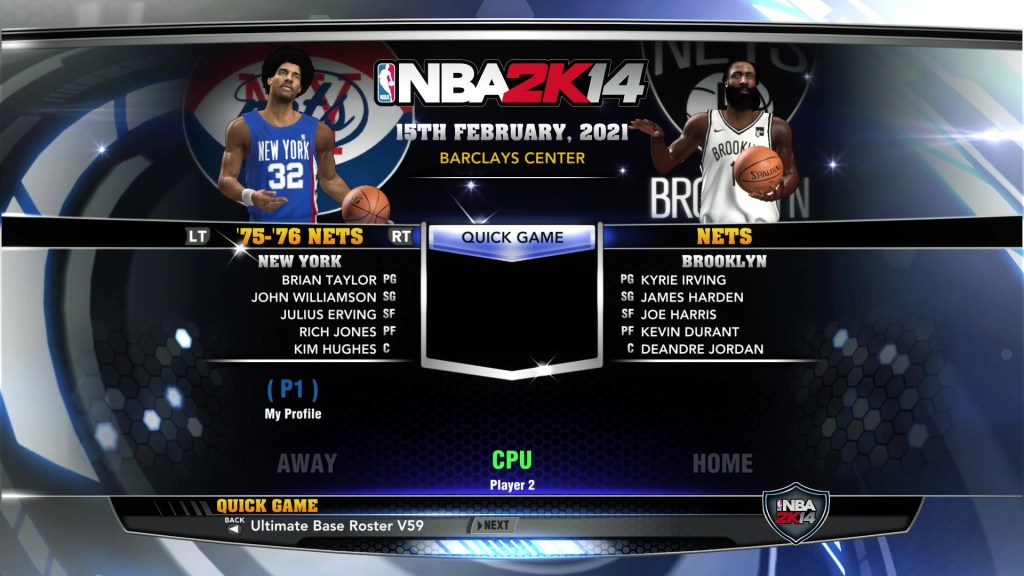Select Kevin Durant in the lineup
The height and width of the screenshot is (576, 1024).
pos(689,331)
